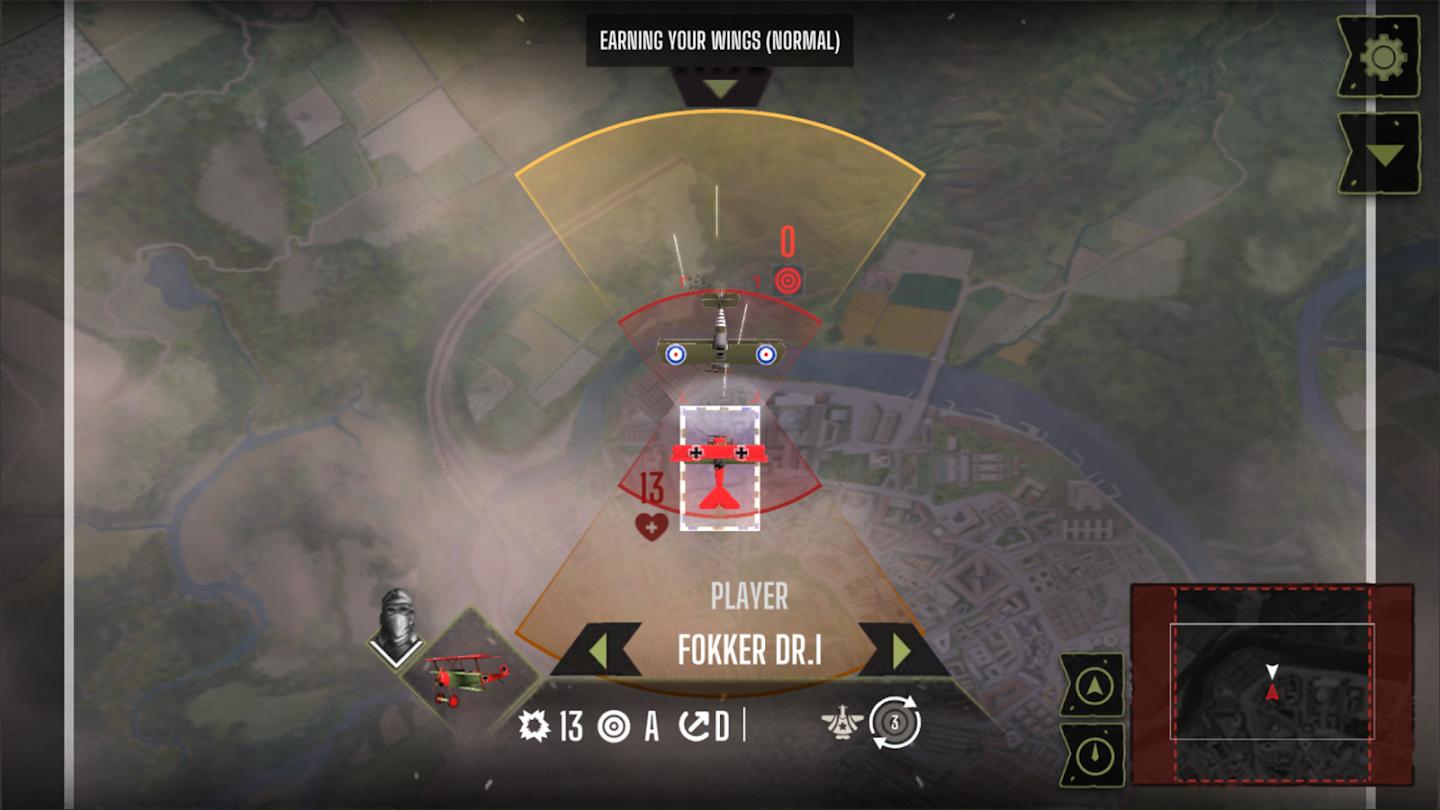Expand the mission title dropdown arrow
This screenshot has width=1440, height=810.
720,88
